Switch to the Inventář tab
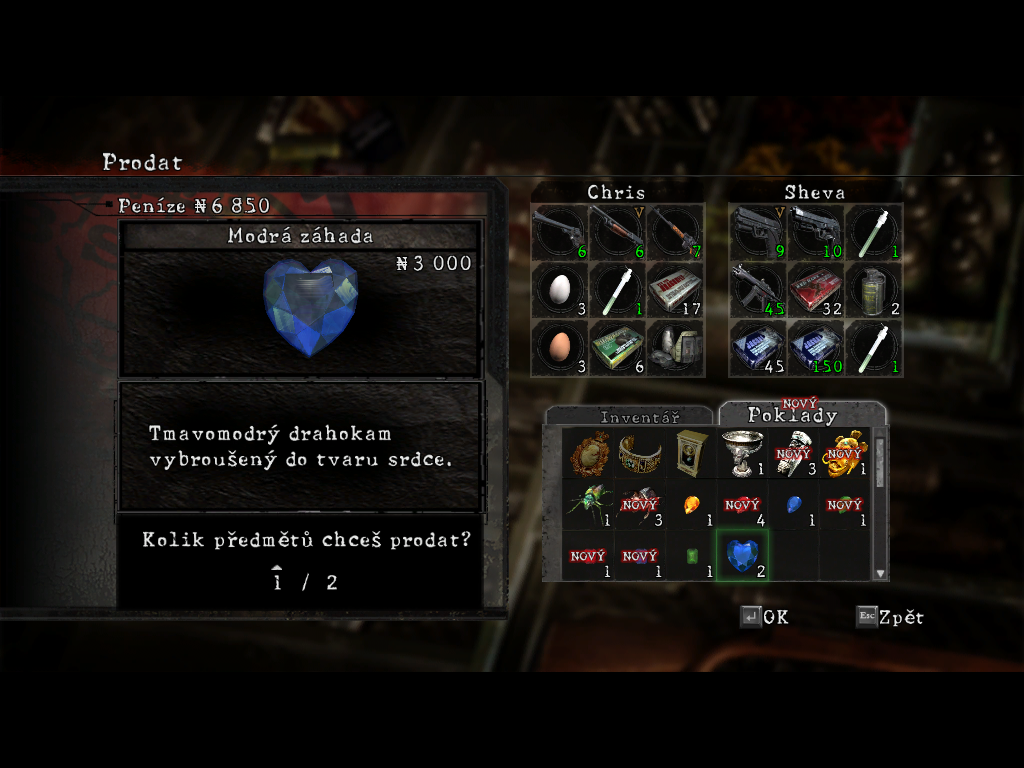The image size is (1024, 768). (x=639, y=417)
